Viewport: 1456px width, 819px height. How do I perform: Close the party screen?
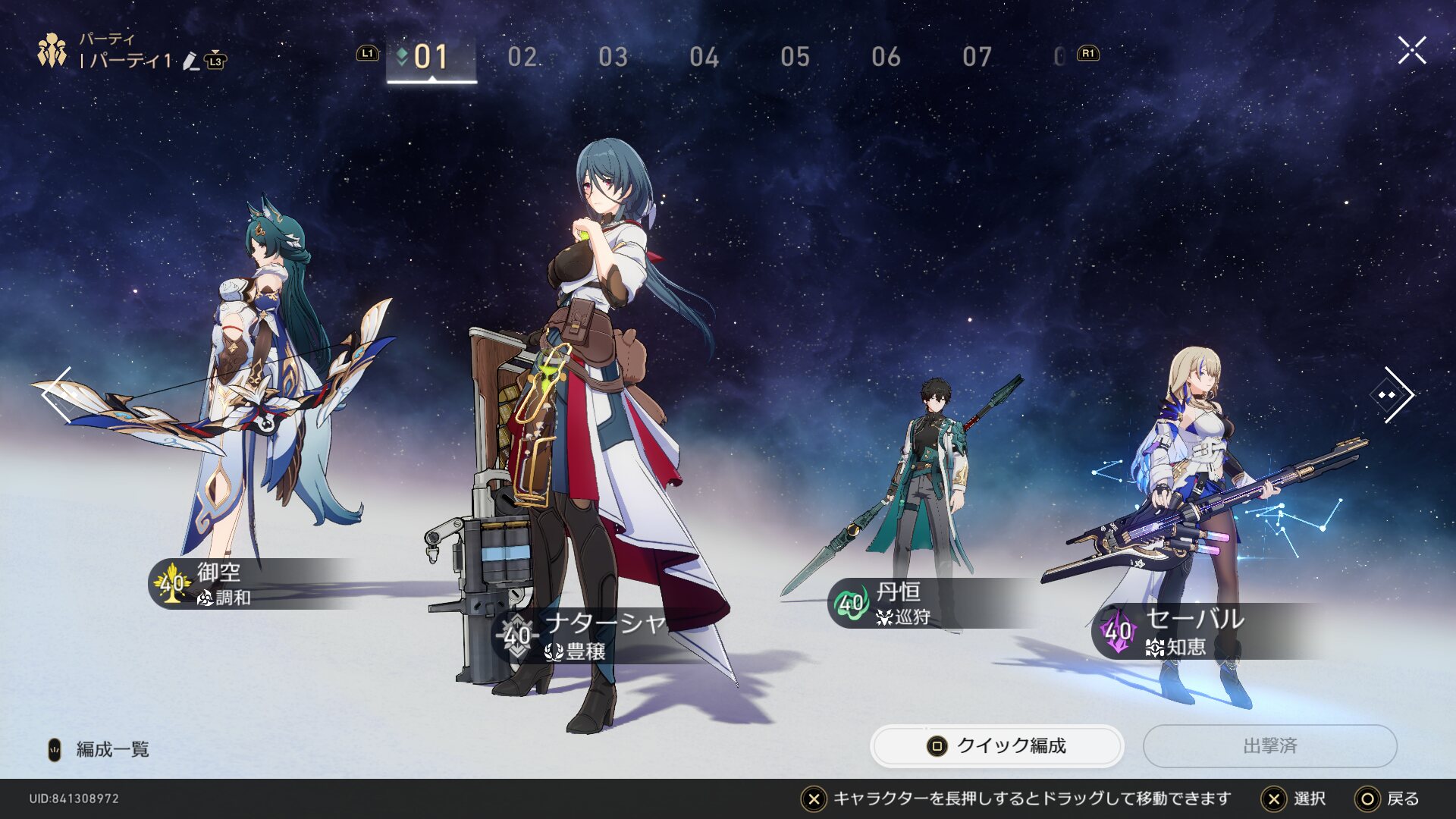[1411, 51]
